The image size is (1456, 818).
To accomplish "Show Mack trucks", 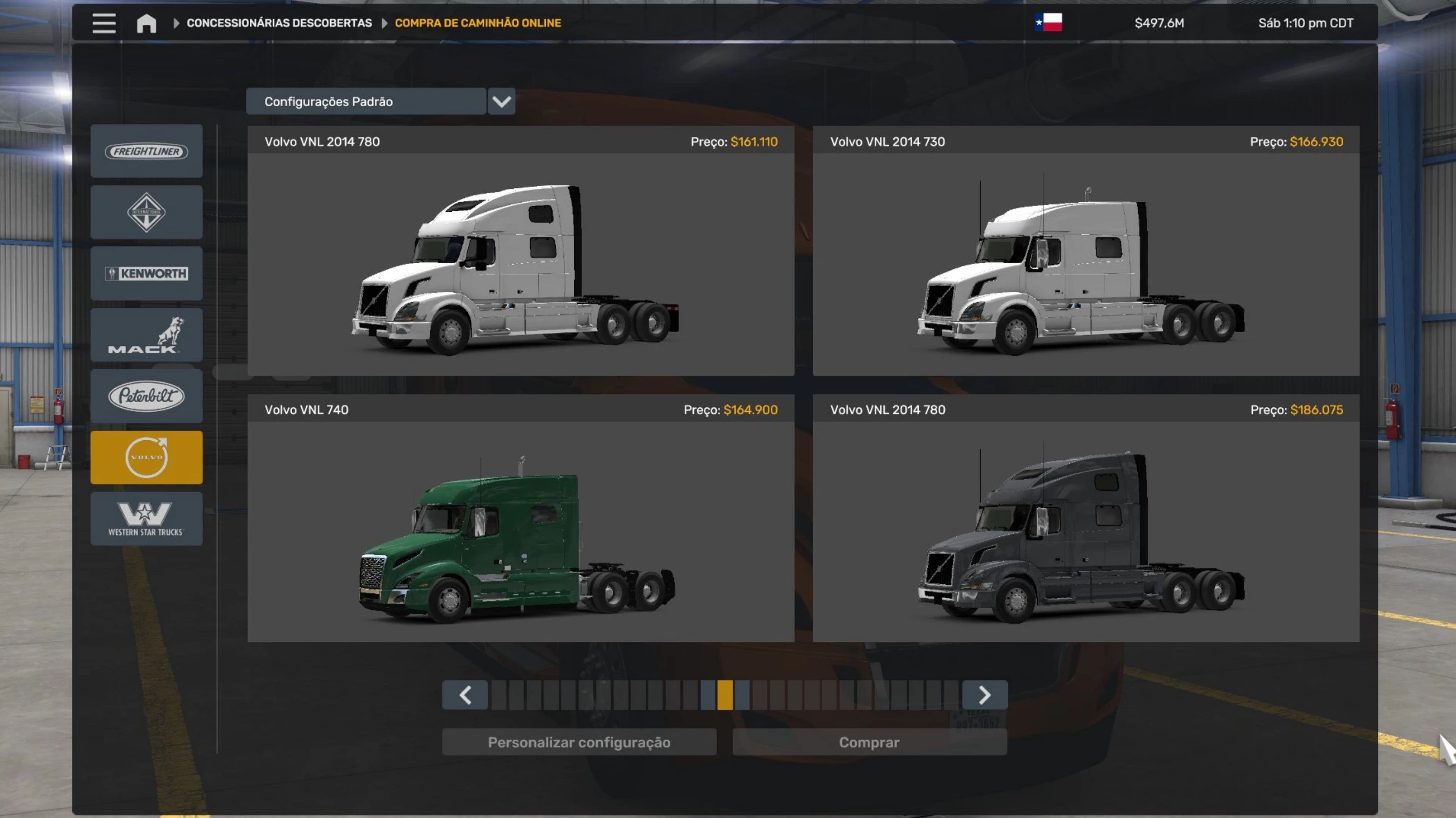I will (147, 335).
